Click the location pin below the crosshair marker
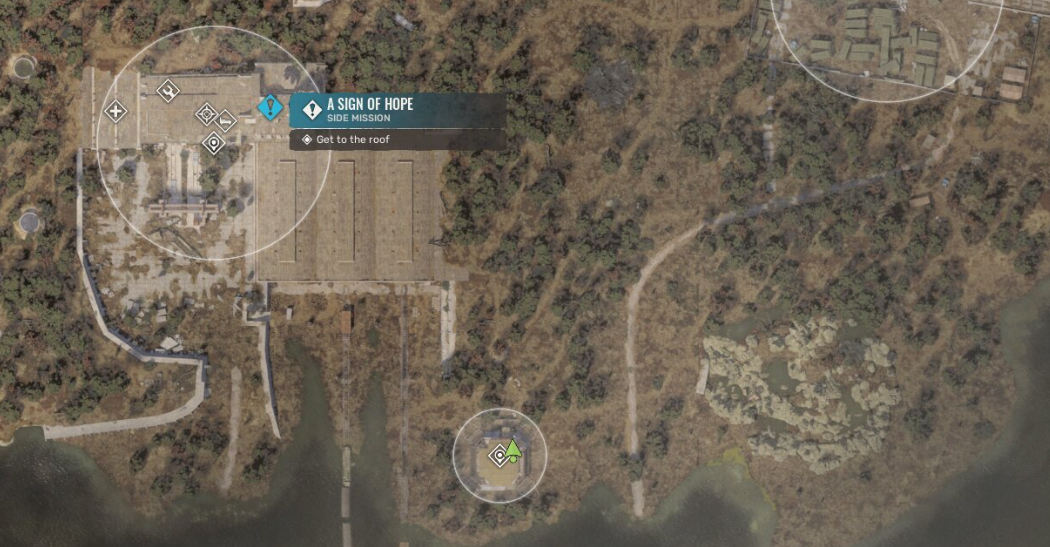This screenshot has height=547, width=1050. coord(212,144)
